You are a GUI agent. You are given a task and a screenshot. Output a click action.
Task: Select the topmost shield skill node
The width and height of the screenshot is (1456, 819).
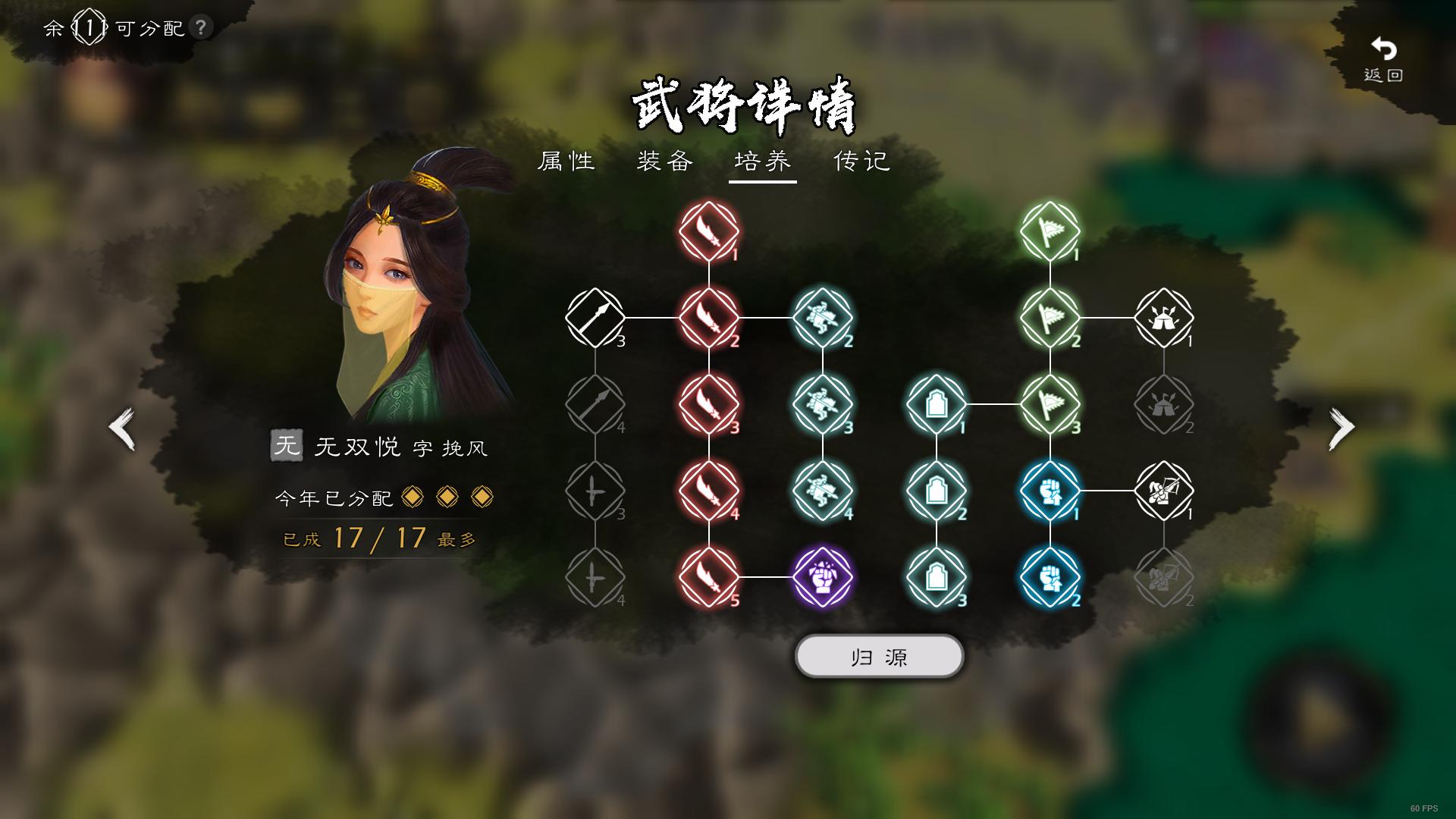coord(936,405)
